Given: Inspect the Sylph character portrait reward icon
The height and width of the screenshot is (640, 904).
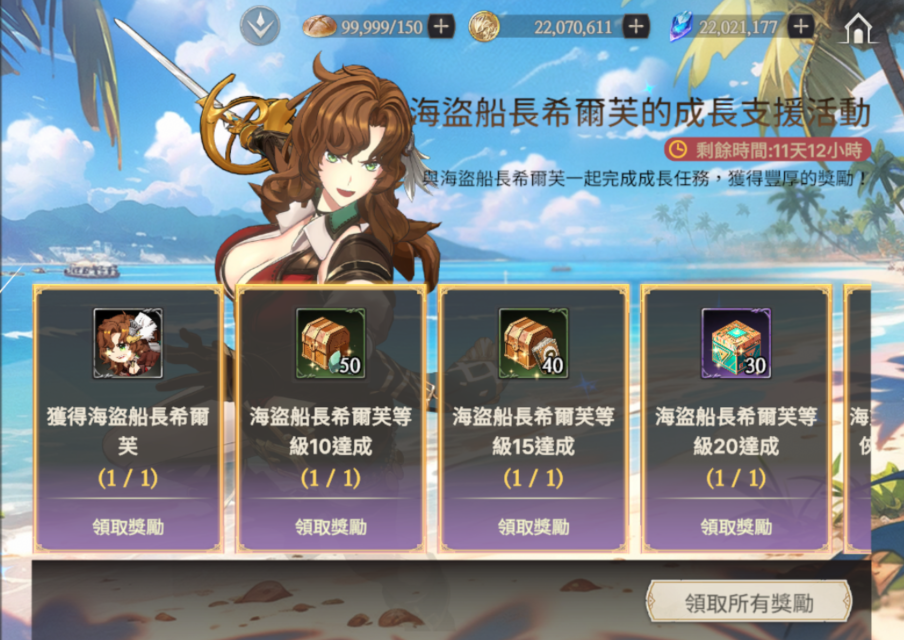Looking at the screenshot, I should [128, 343].
